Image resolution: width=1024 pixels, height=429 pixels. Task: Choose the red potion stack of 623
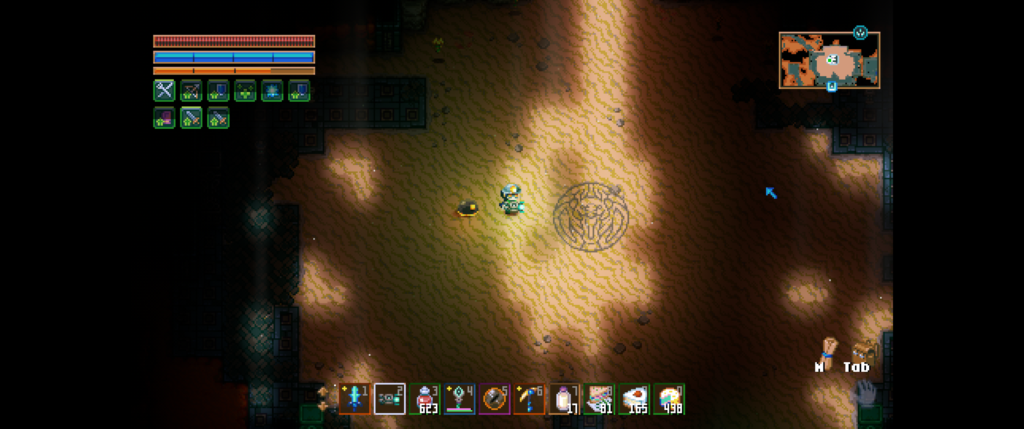coord(426,399)
